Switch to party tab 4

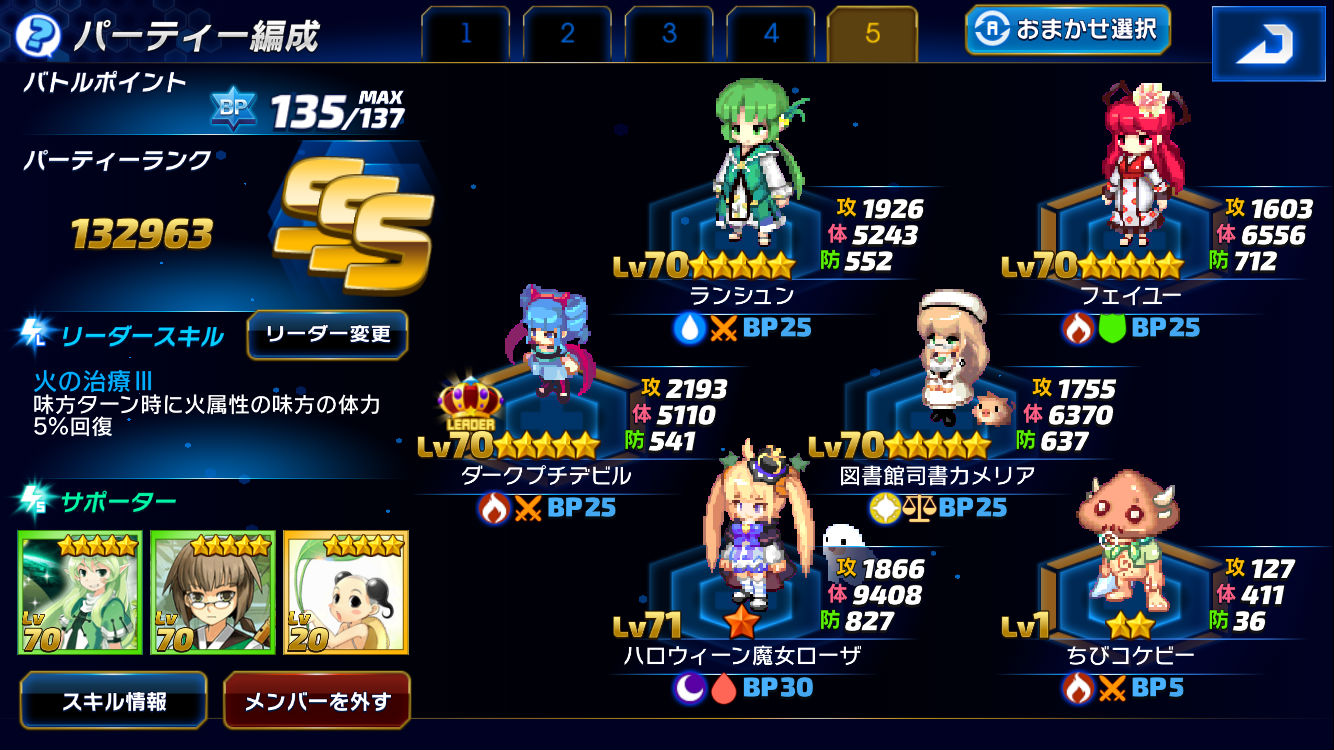coord(771,34)
